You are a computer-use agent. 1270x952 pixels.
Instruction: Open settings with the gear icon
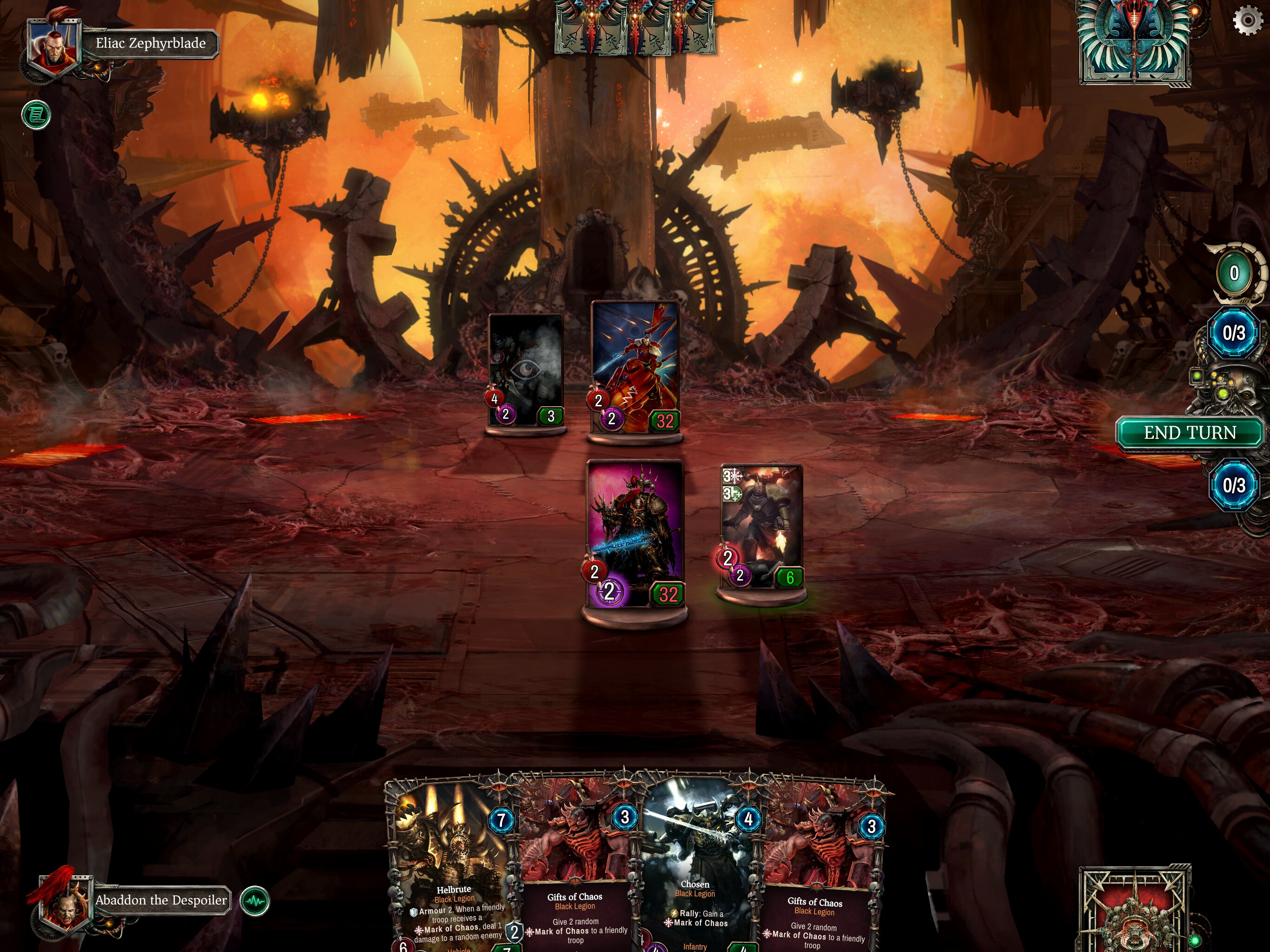[x=1247, y=20]
